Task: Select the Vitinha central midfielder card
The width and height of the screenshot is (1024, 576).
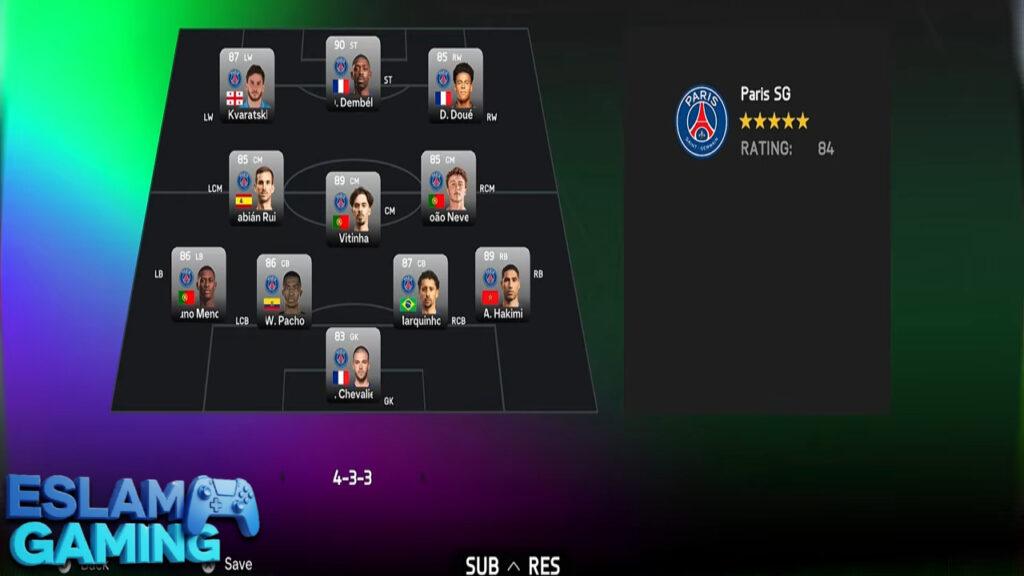Action: point(353,208)
